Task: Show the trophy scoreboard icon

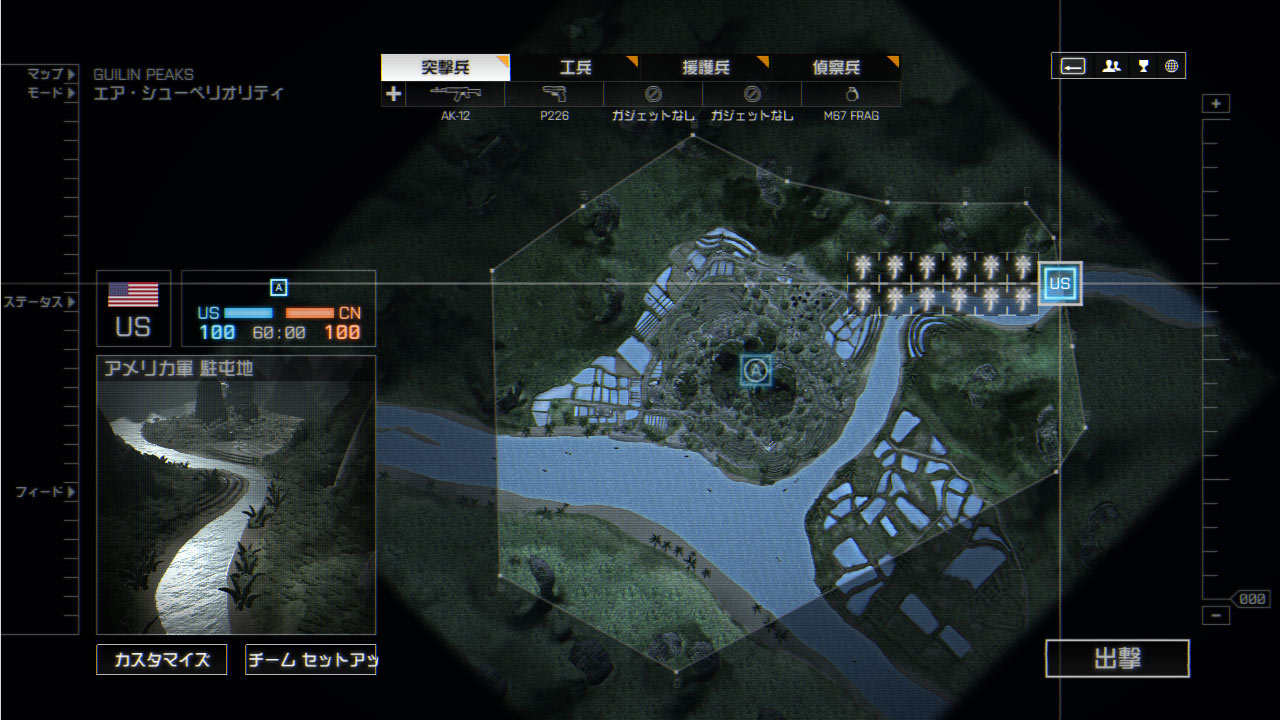Action: tap(1143, 66)
